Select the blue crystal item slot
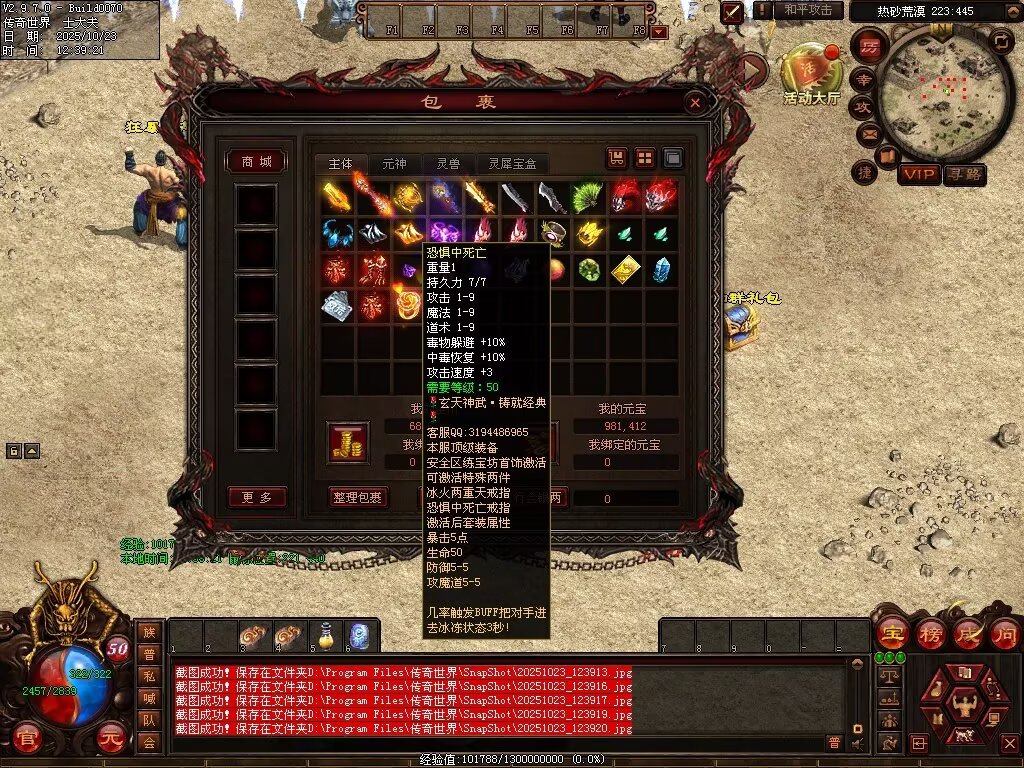Image resolution: width=1024 pixels, height=768 pixels. tap(661, 270)
